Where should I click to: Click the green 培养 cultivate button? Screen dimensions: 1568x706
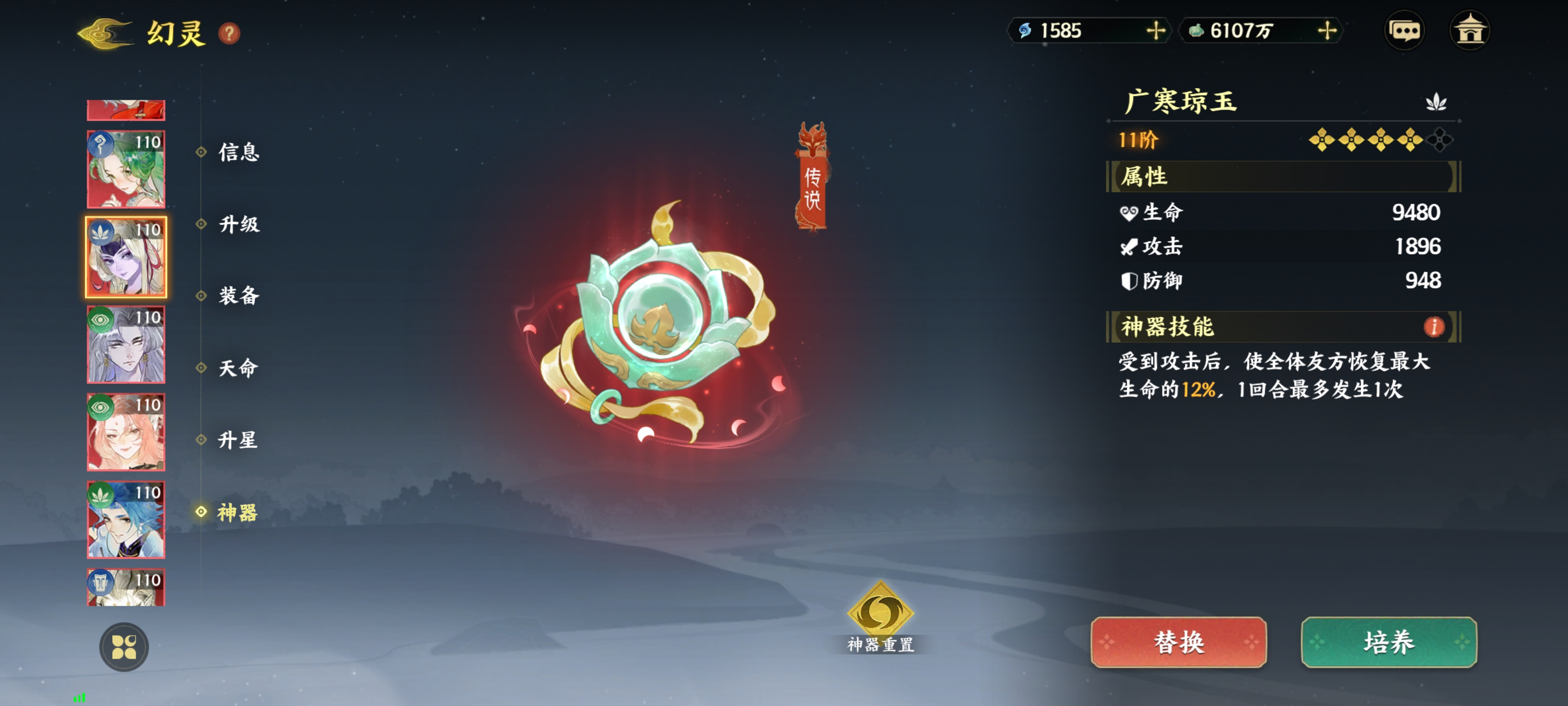click(1389, 642)
